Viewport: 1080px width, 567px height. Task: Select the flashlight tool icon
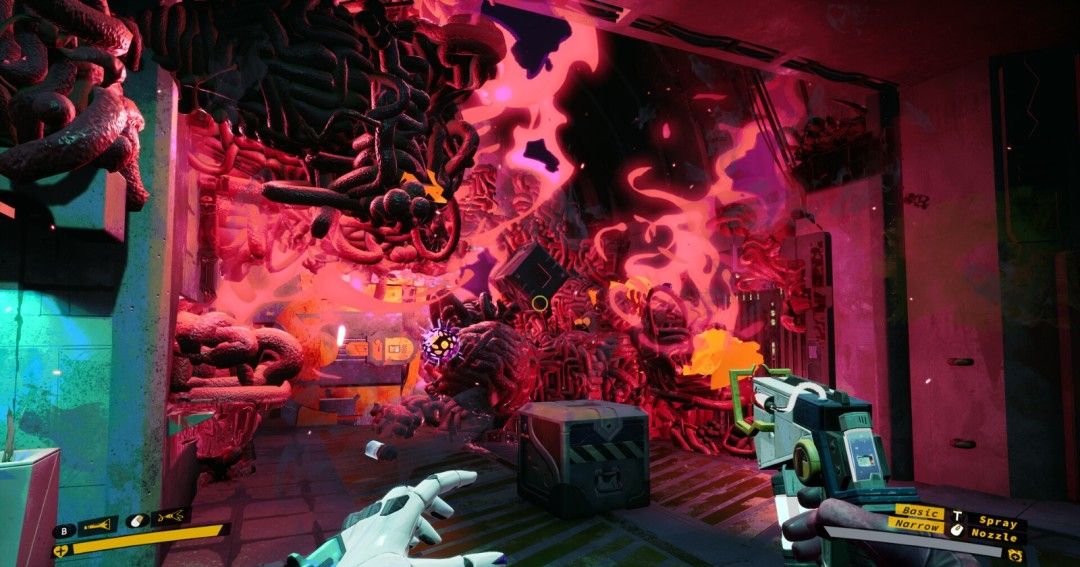pyautogui.click(x=98, y=522)
